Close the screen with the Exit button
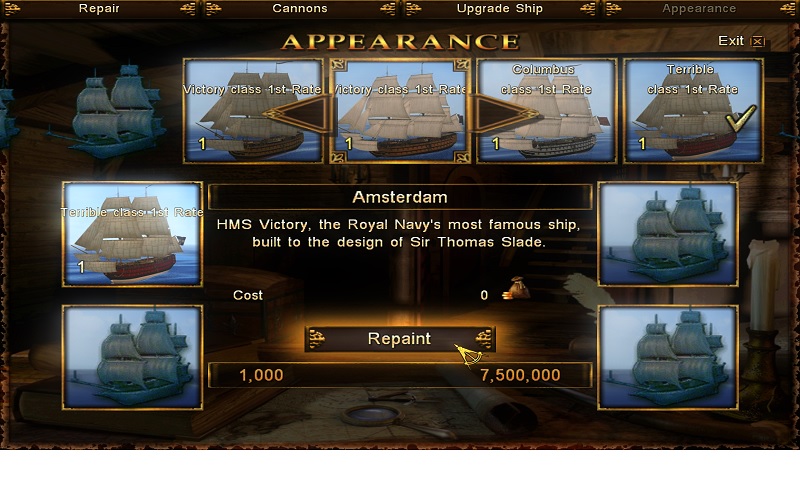Viewport: 800px width, 500px height. [740, 41]
